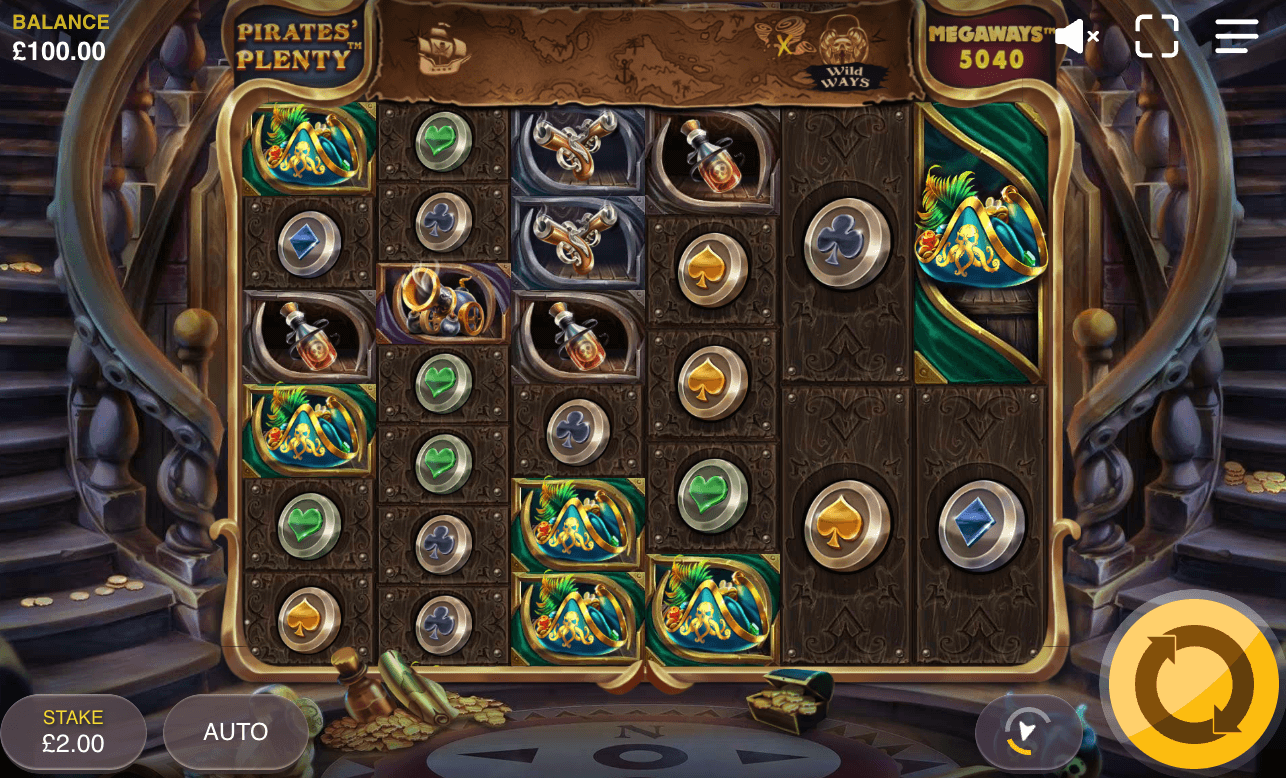The image size is (1286, 778).
Task: Open the hamburger game menu
Action: point(1237,36)
